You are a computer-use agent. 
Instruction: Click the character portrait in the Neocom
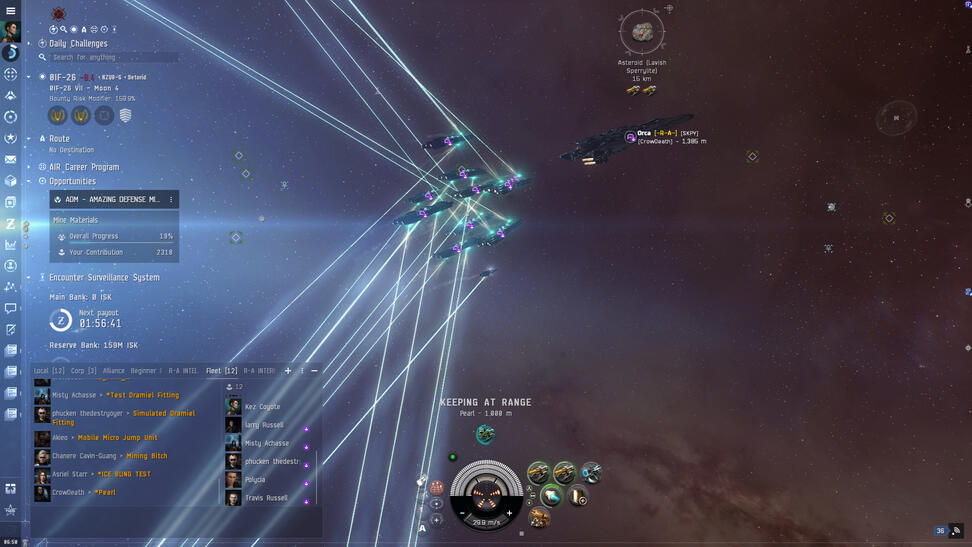coord(11,31)
